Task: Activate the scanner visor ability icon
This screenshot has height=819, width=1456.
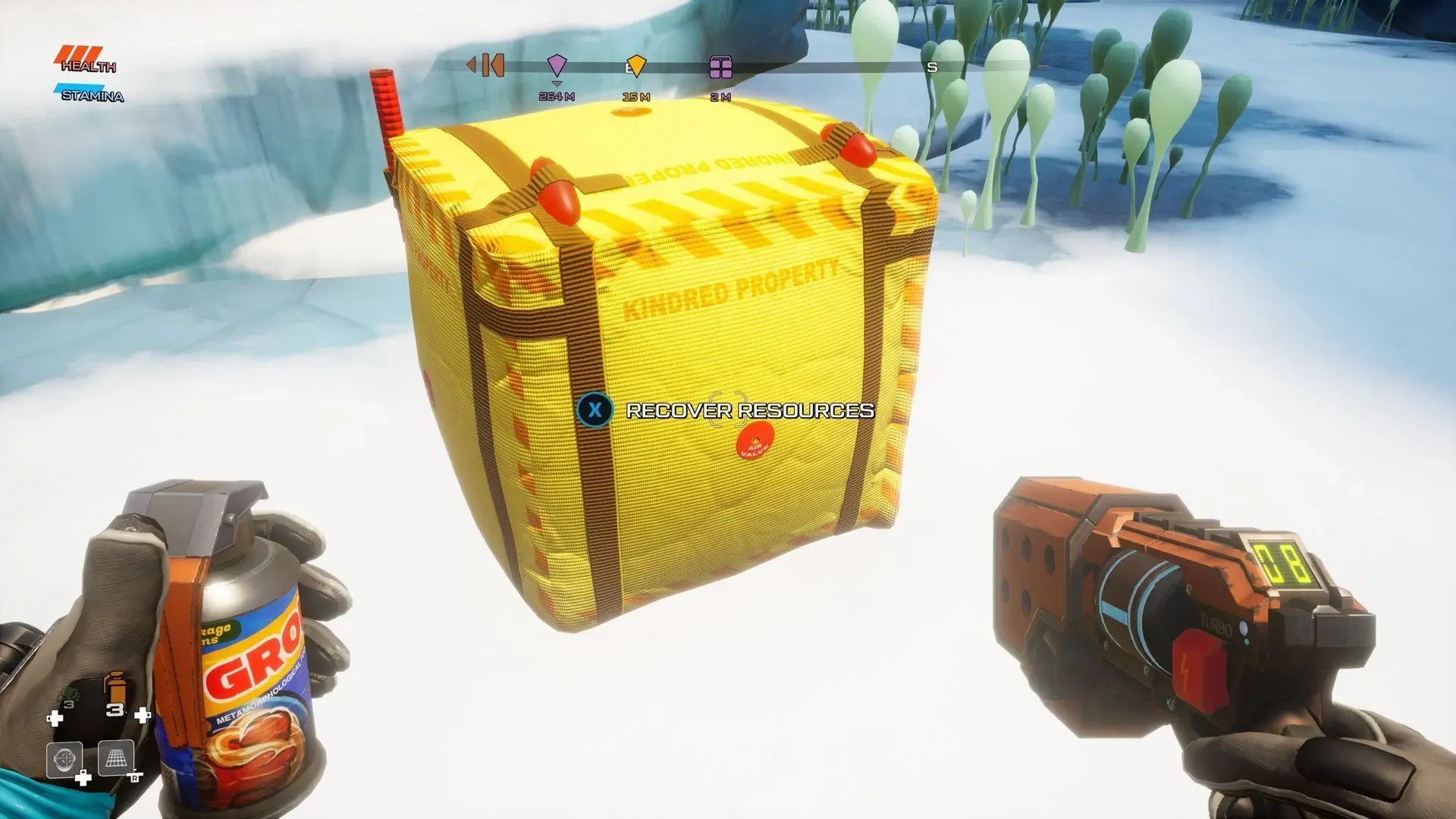Action: tap(64, 758)
